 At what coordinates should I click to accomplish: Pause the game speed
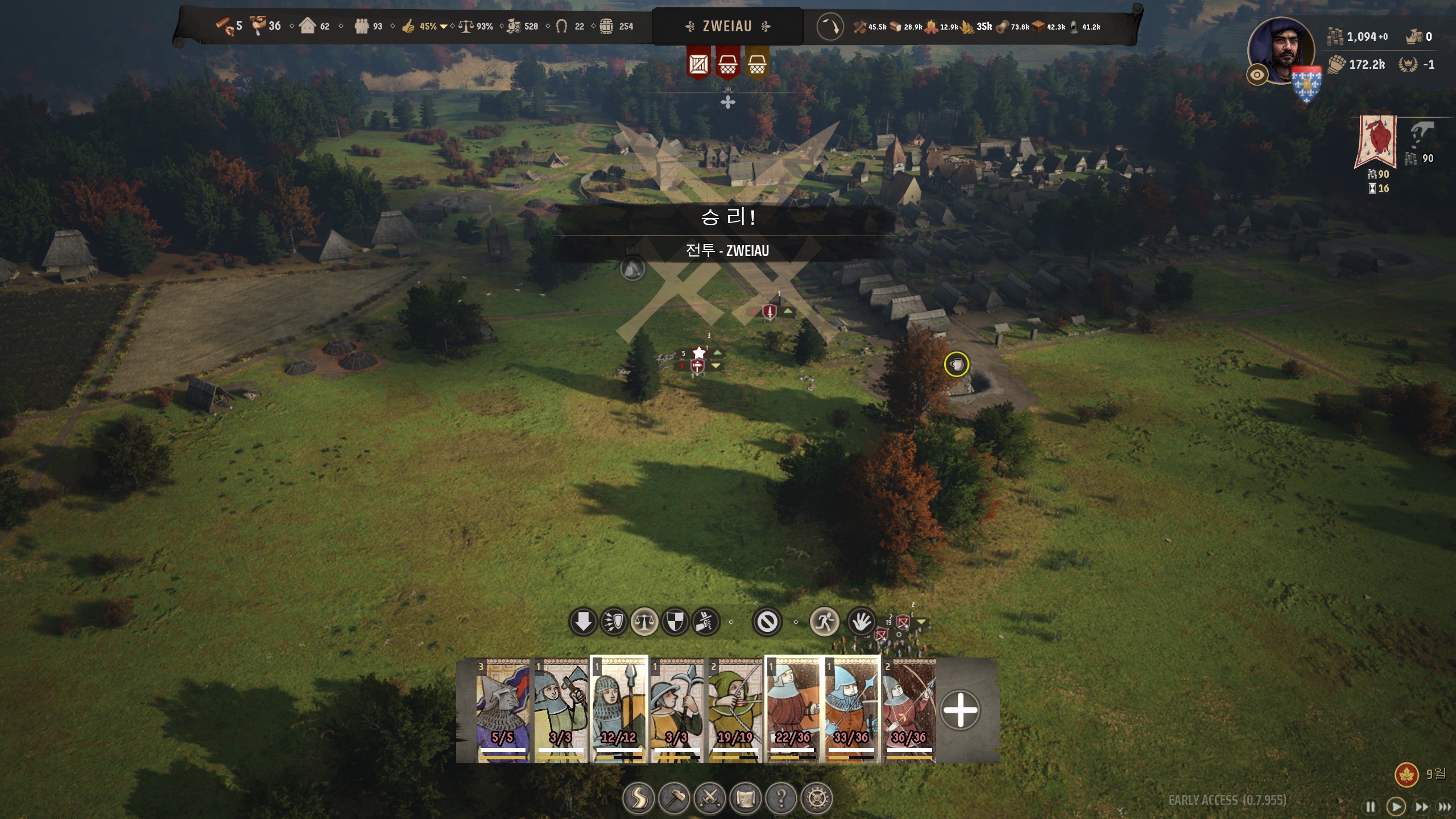tap(1370, 806)
